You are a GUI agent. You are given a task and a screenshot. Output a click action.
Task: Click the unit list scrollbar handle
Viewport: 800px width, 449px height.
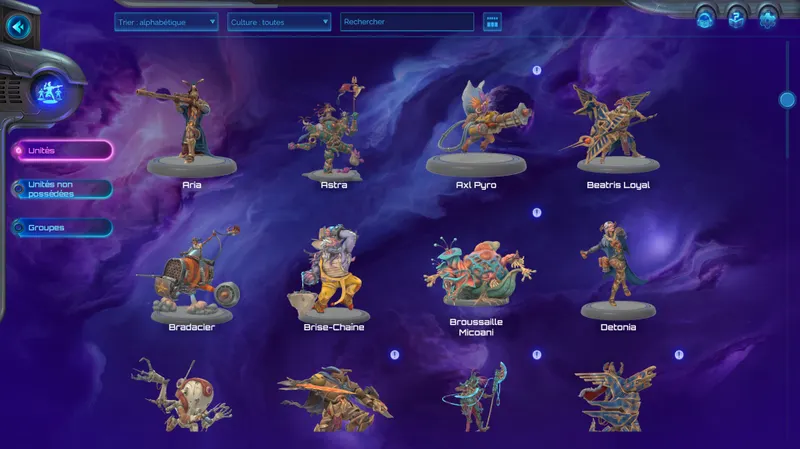(x=787, y=100)
